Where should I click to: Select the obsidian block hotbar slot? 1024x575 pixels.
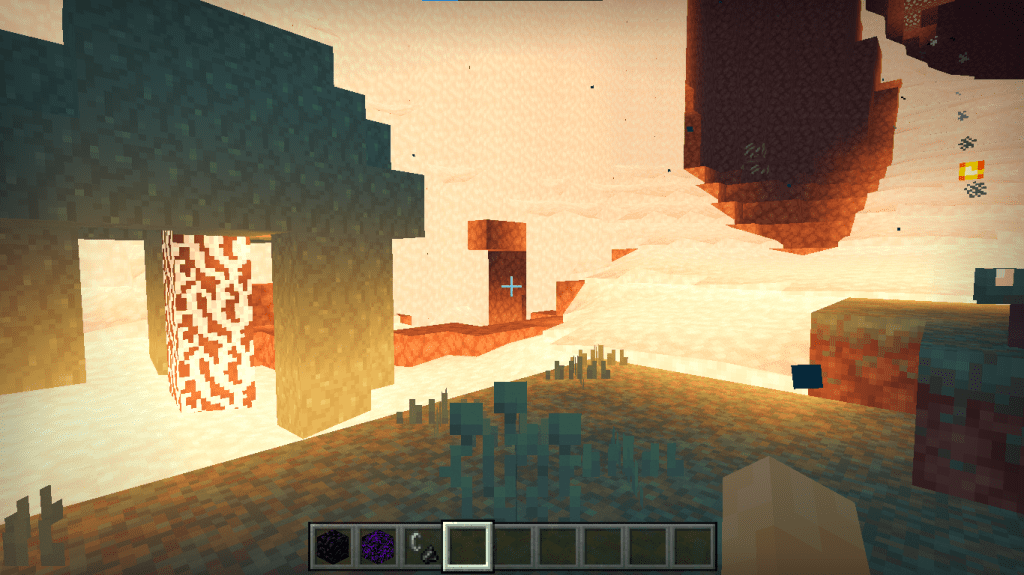tap(331, 546)
